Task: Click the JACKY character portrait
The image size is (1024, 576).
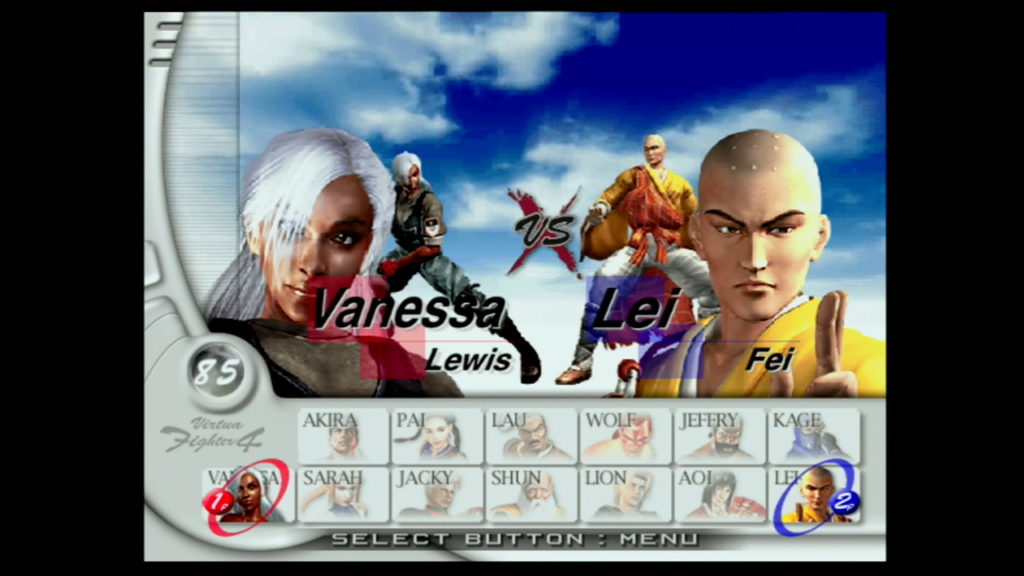Action: [437, 494]
